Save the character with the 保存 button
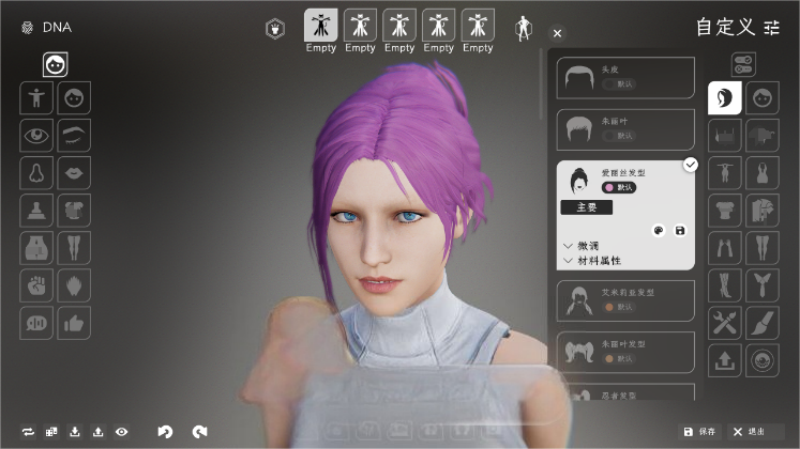The image size is (800, 449). click(700, 431)
